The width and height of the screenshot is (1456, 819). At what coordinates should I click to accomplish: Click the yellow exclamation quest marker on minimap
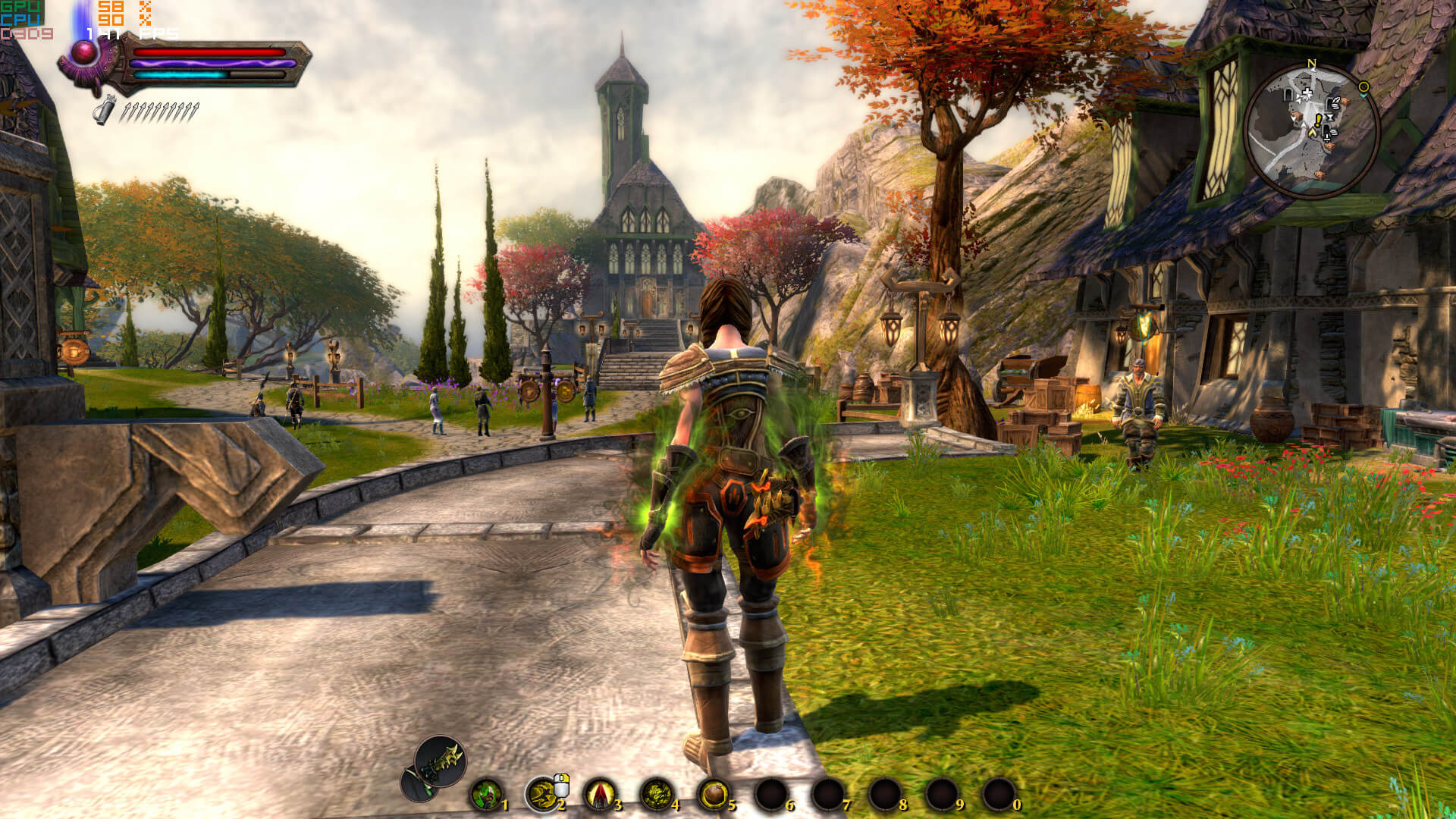1319,120
